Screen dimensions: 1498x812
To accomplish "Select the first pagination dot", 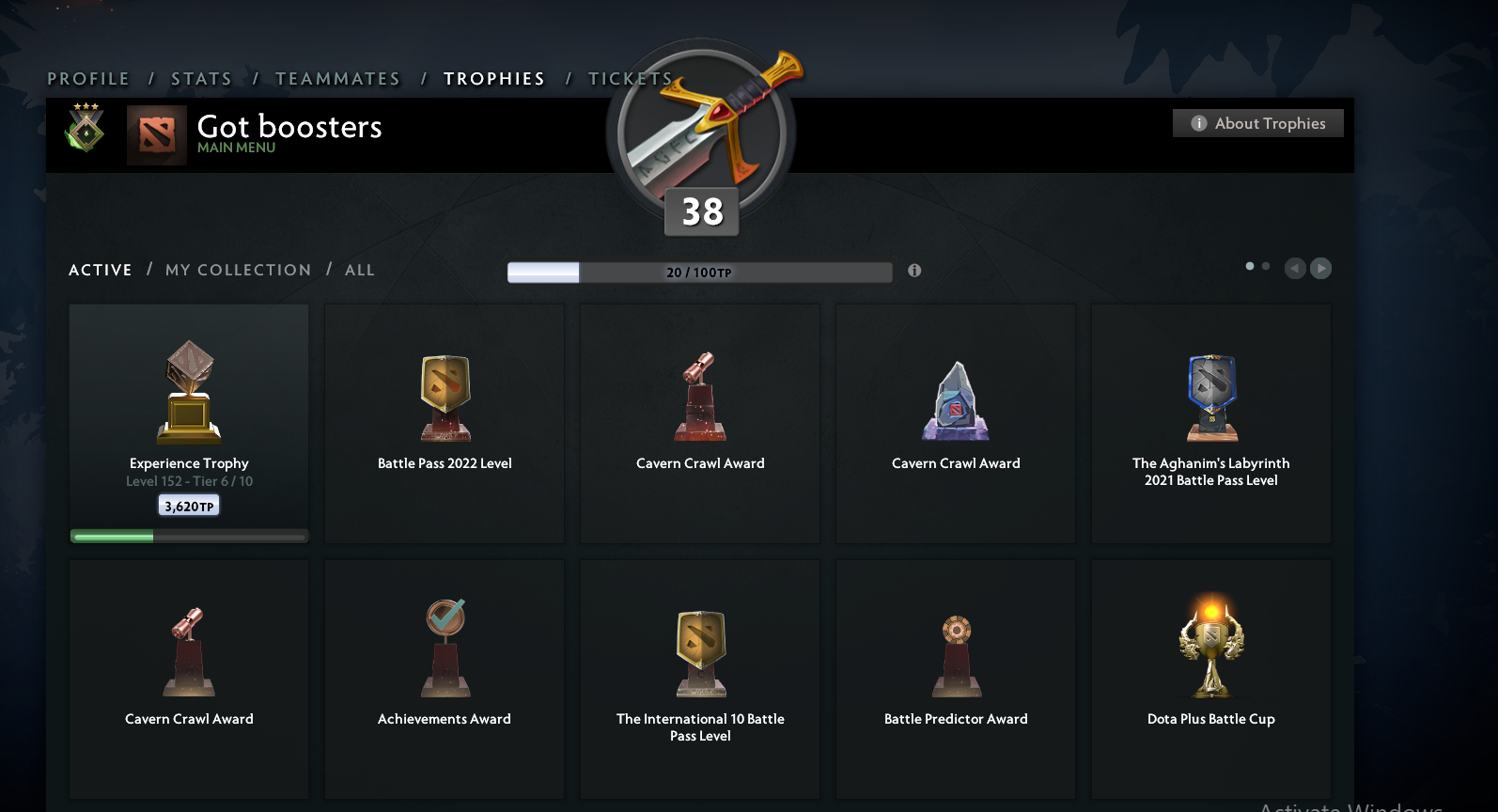I will (1249, 266).
